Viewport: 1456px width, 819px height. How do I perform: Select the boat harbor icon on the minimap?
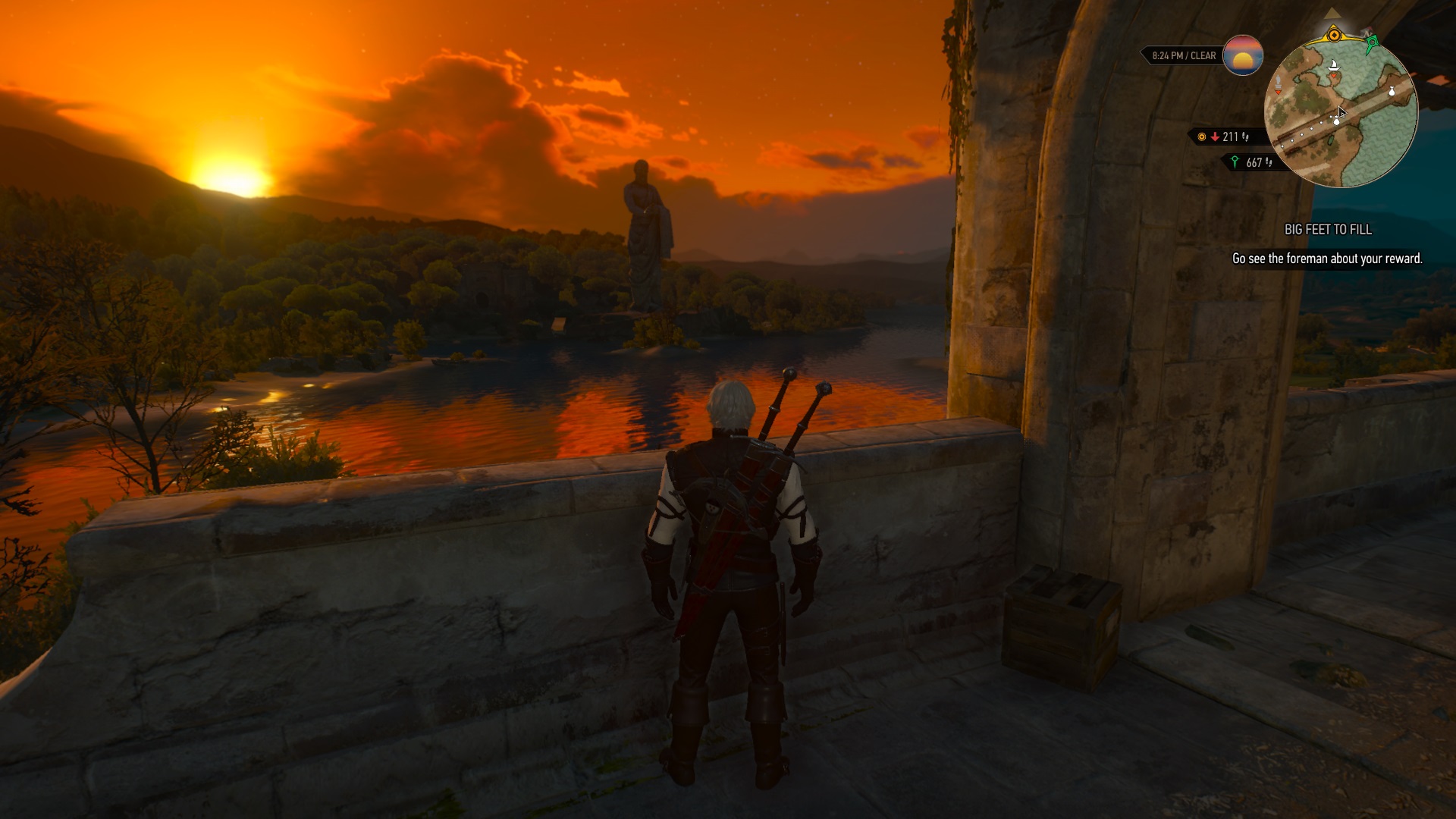pos(1334,67)
